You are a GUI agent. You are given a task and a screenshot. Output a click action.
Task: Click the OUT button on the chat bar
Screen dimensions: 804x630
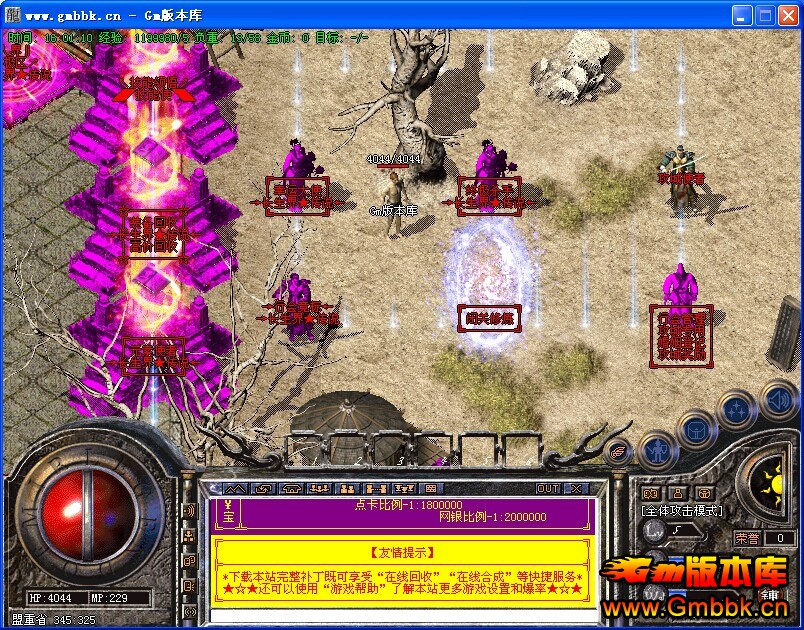click(547, 488)
